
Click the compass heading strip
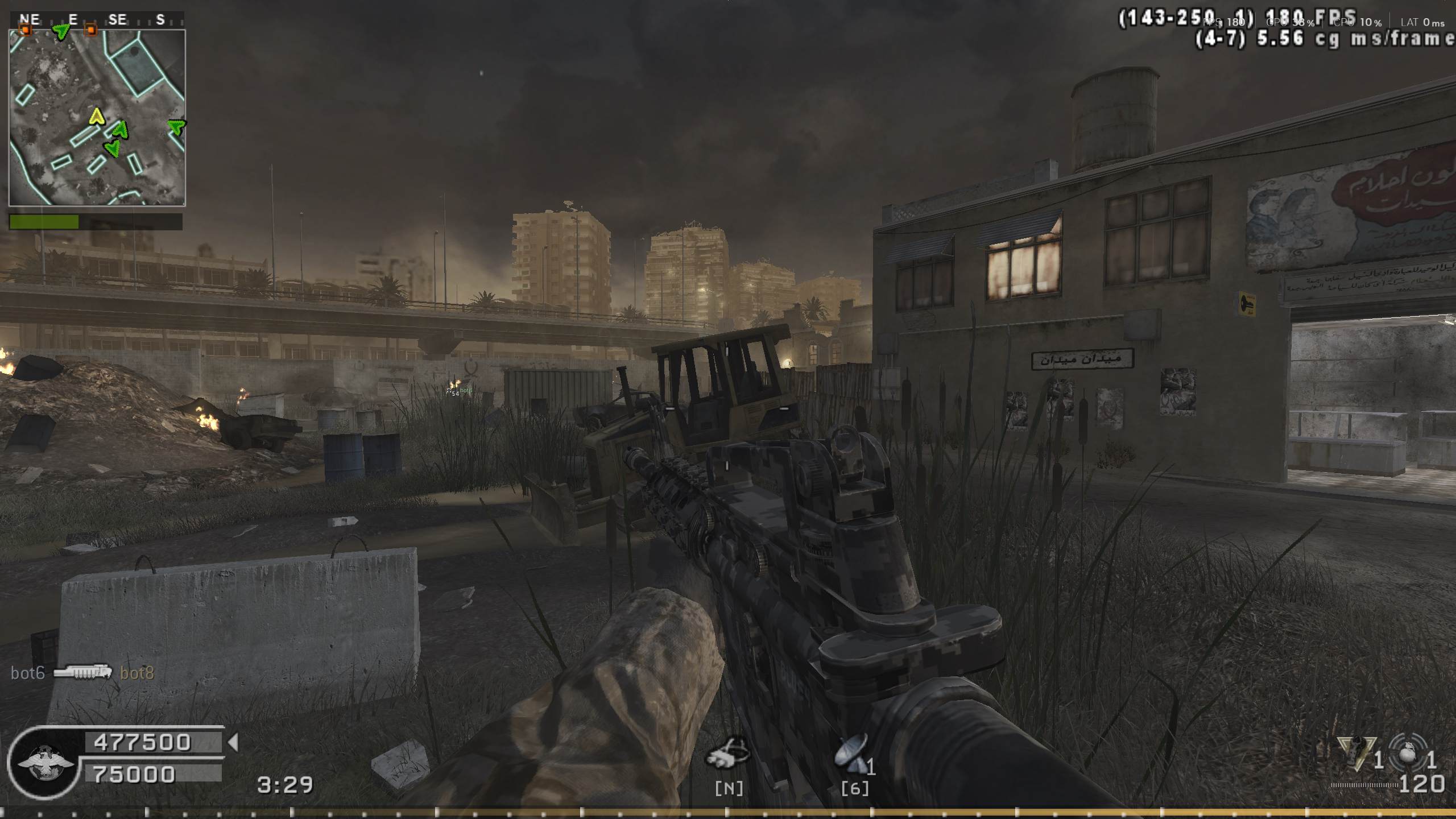97,20
